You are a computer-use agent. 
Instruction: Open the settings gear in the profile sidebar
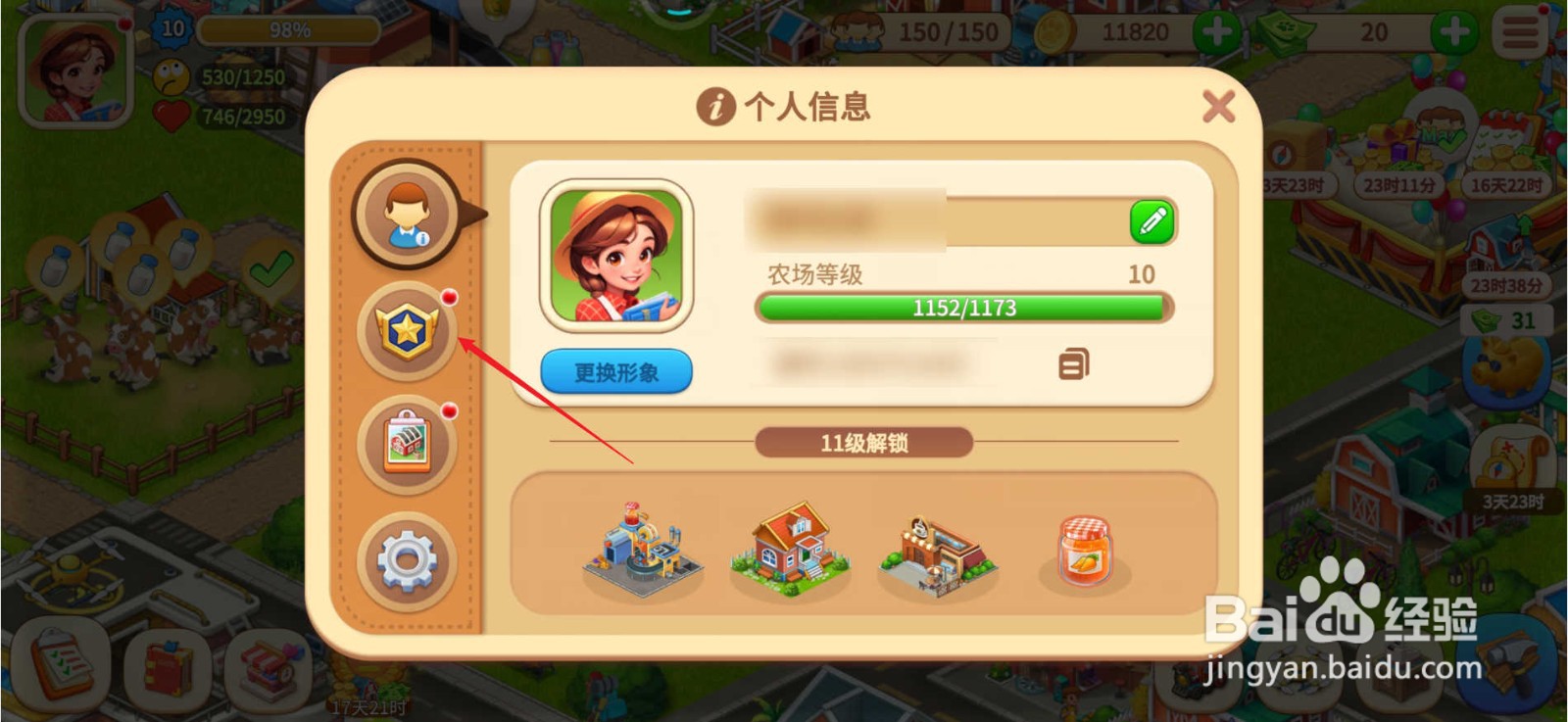(408, 560)
